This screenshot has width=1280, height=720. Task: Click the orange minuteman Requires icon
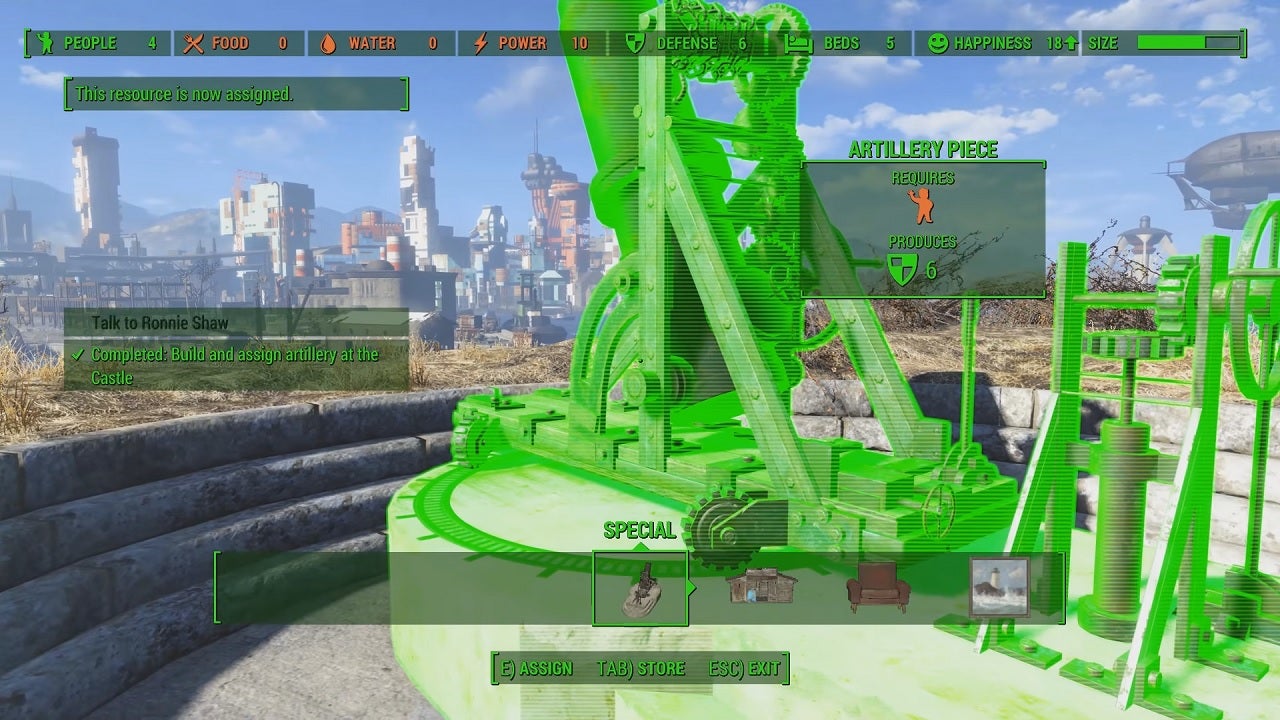[922, 207]
